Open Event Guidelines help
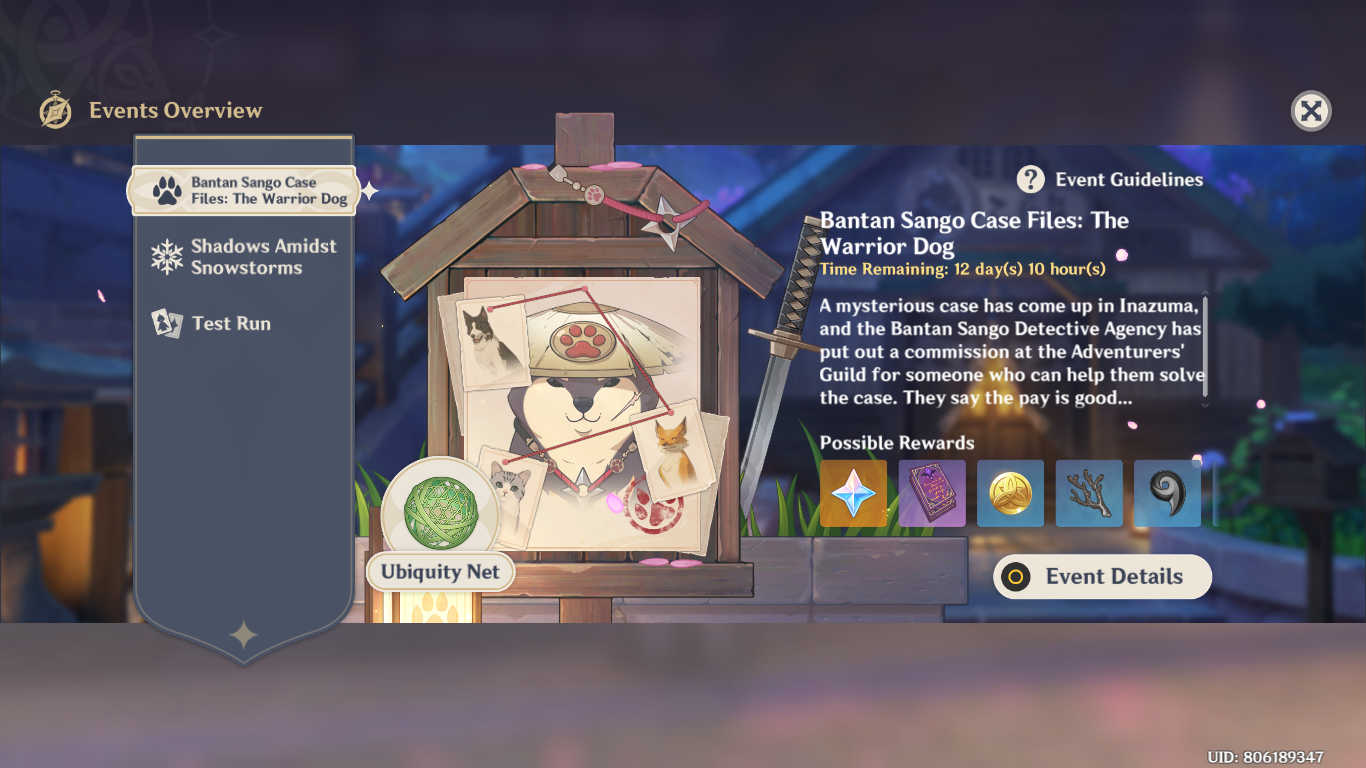 point(1111,180)
